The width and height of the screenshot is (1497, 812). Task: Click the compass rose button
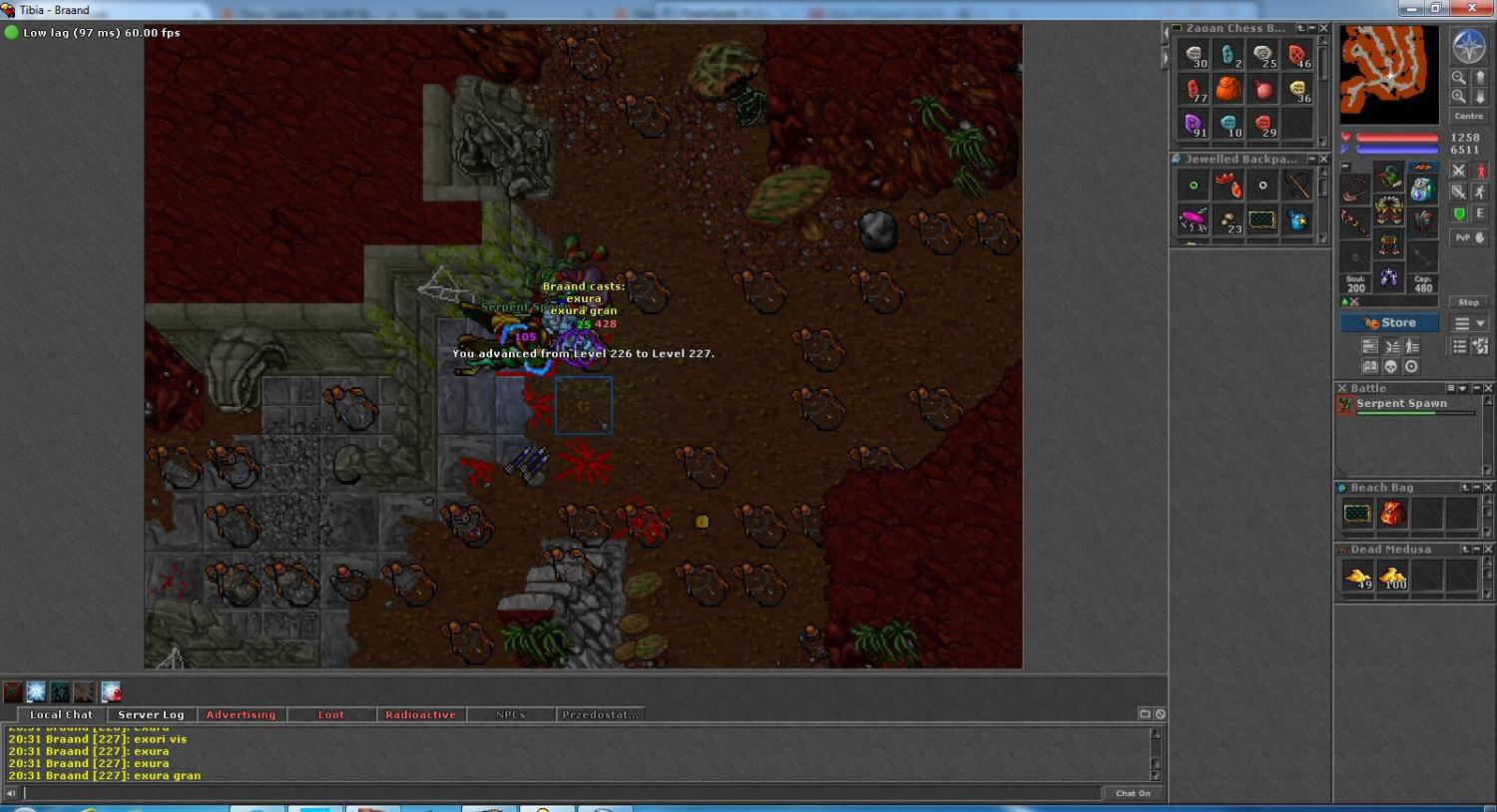tap(1468, 46)
